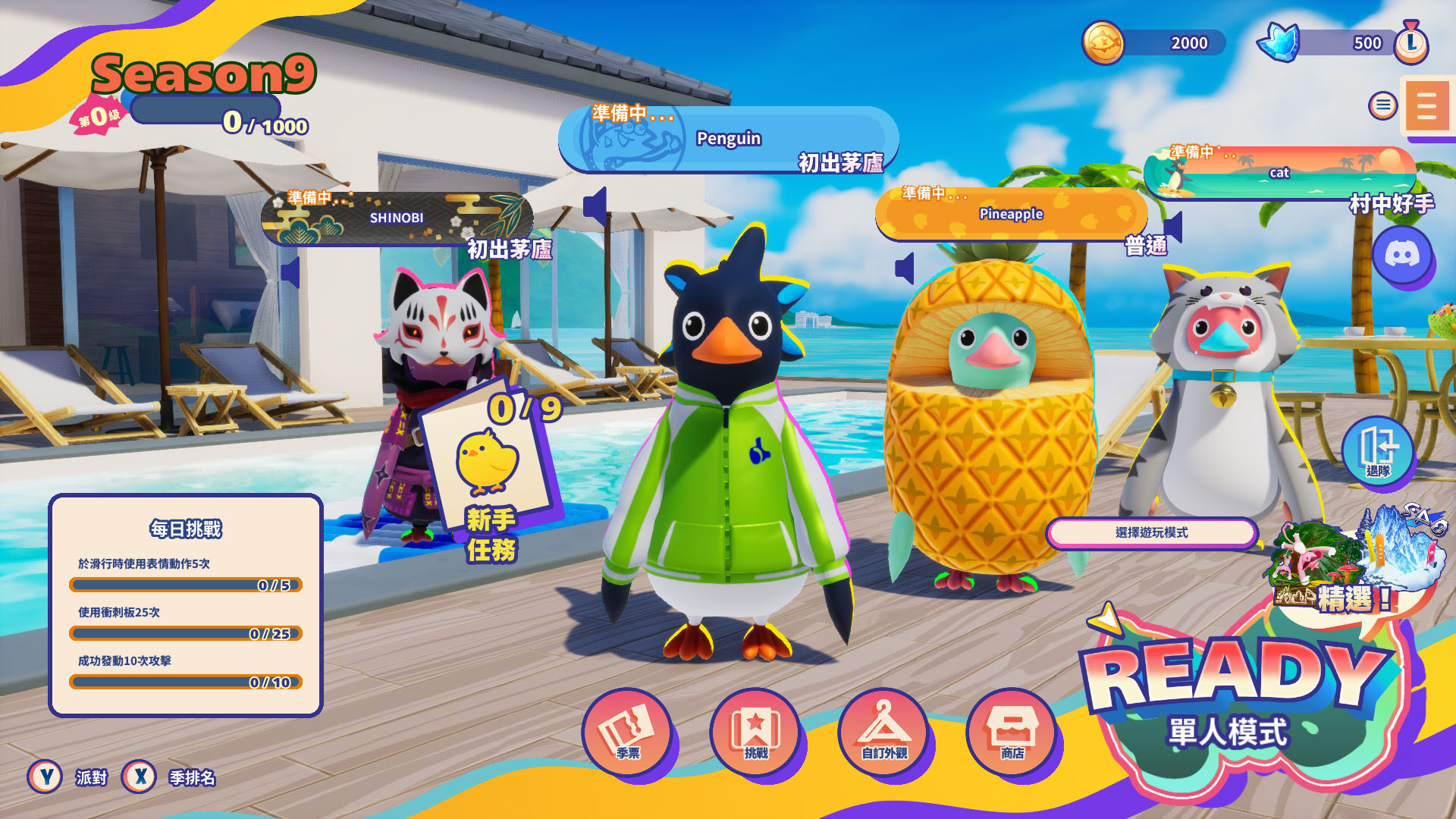Open the shop (商店)

(1012, 732)
